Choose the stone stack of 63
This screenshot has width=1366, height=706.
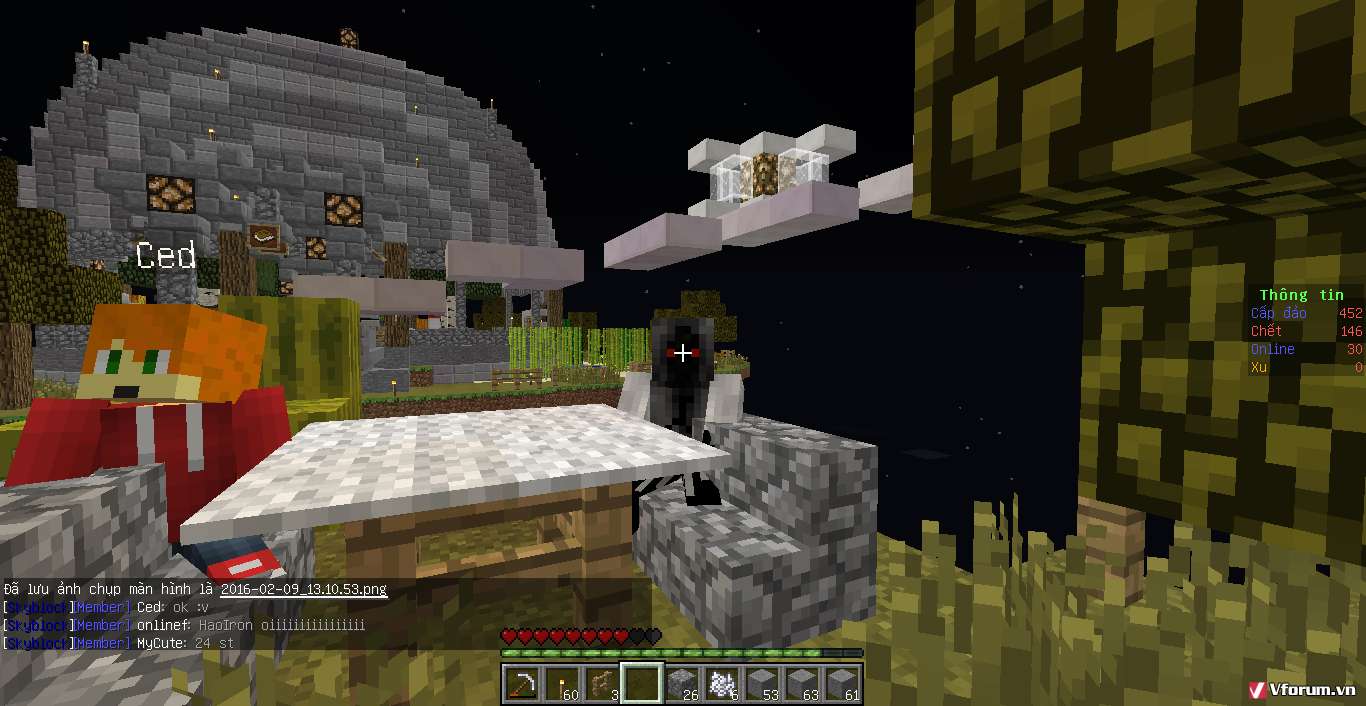click(801, 684)
